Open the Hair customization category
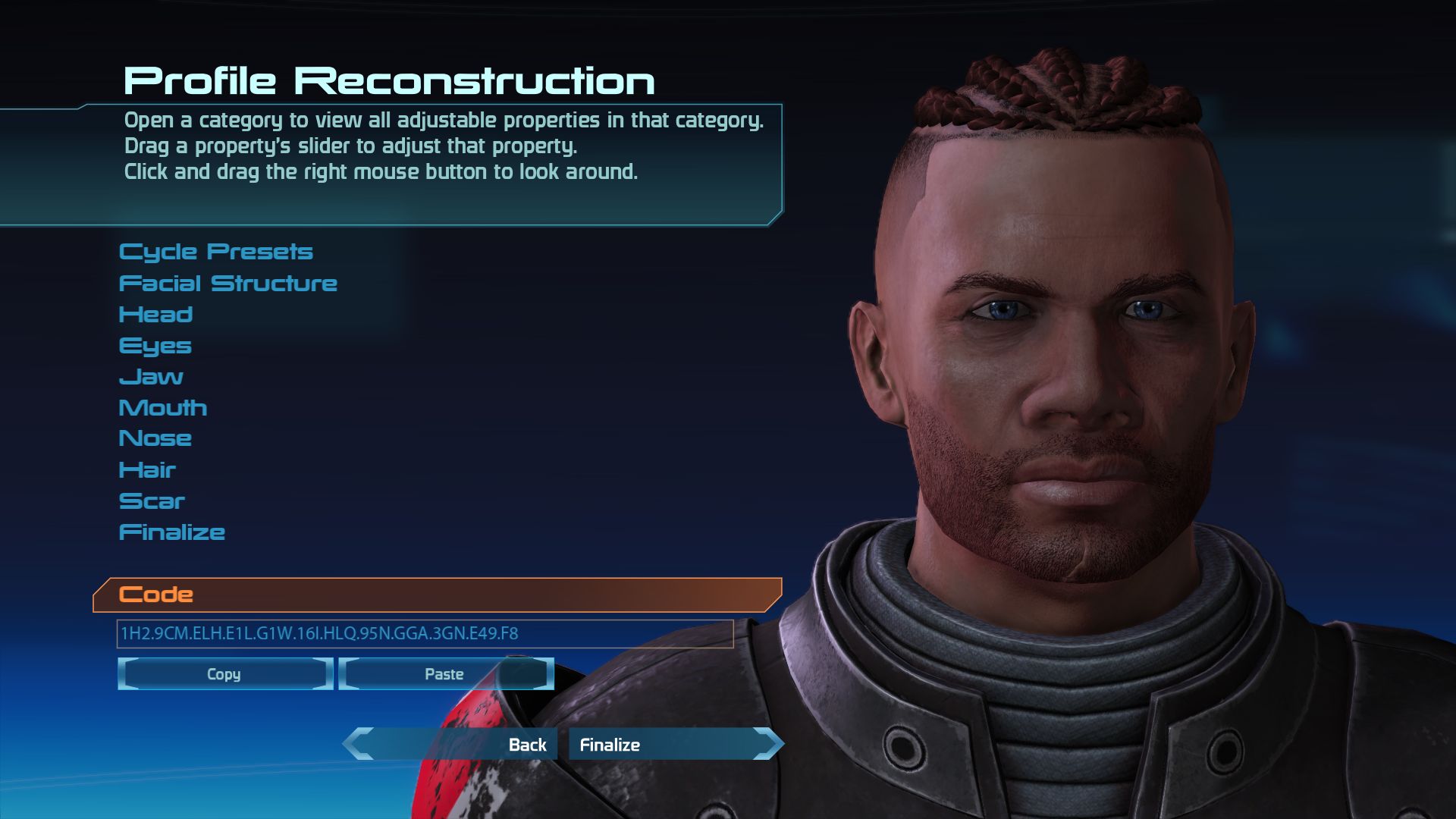 (147, 469)
